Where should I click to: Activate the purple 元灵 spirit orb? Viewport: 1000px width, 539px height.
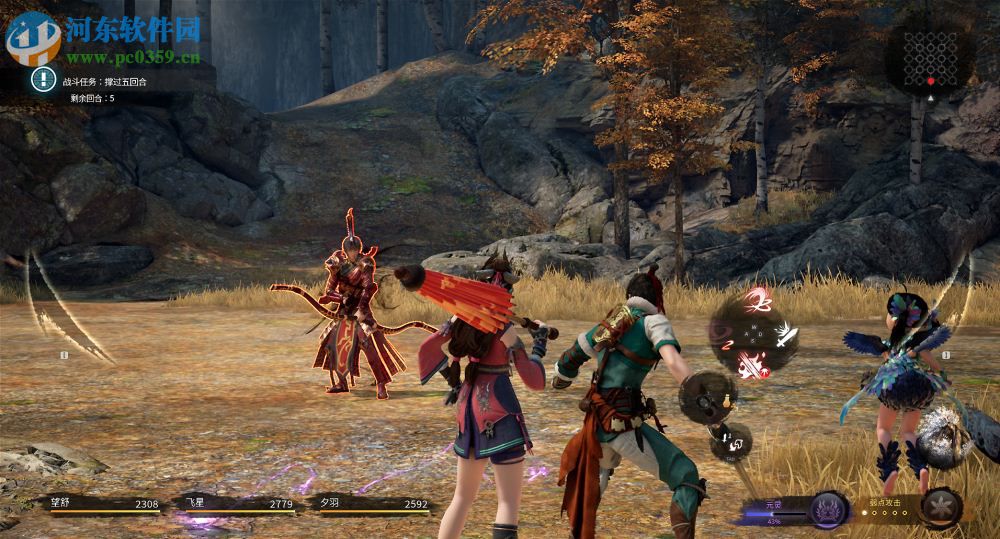(827, 509)
